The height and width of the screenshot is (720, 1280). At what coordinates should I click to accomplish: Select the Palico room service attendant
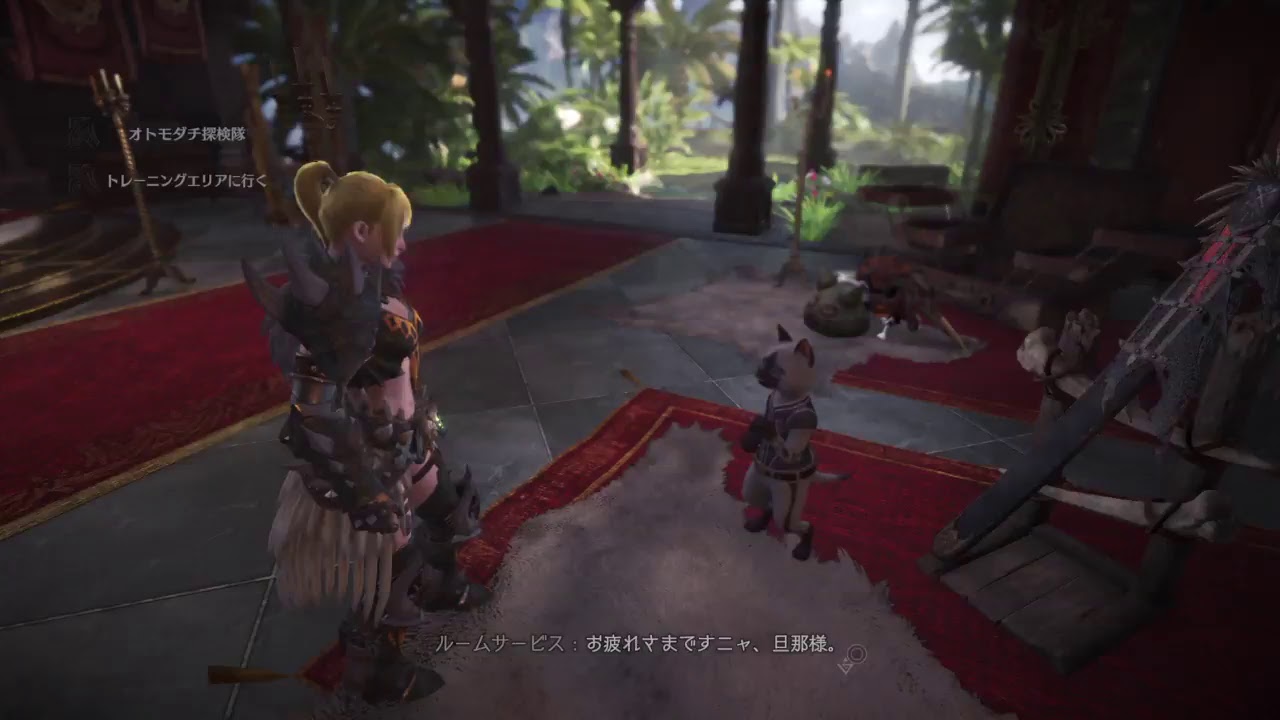pos(785,440)
